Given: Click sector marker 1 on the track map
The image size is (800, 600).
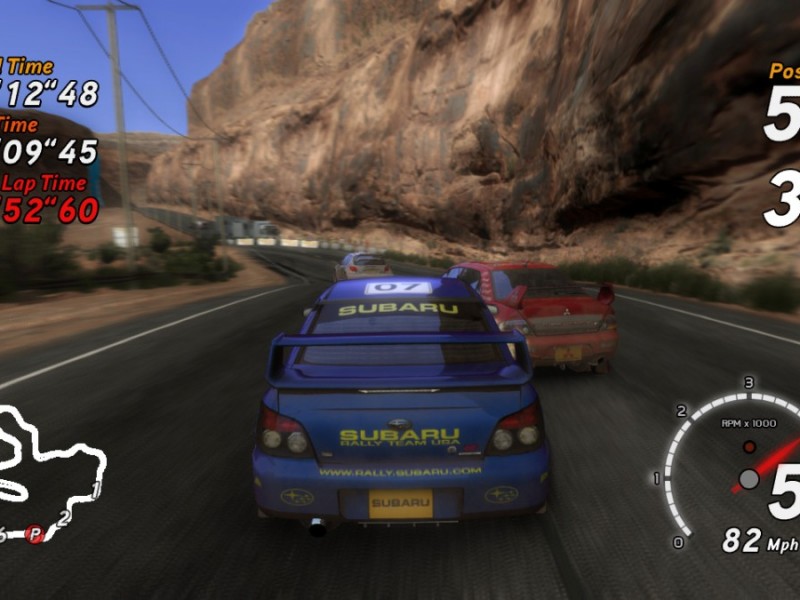Looking at the screenshot, I should coord(96,490).
